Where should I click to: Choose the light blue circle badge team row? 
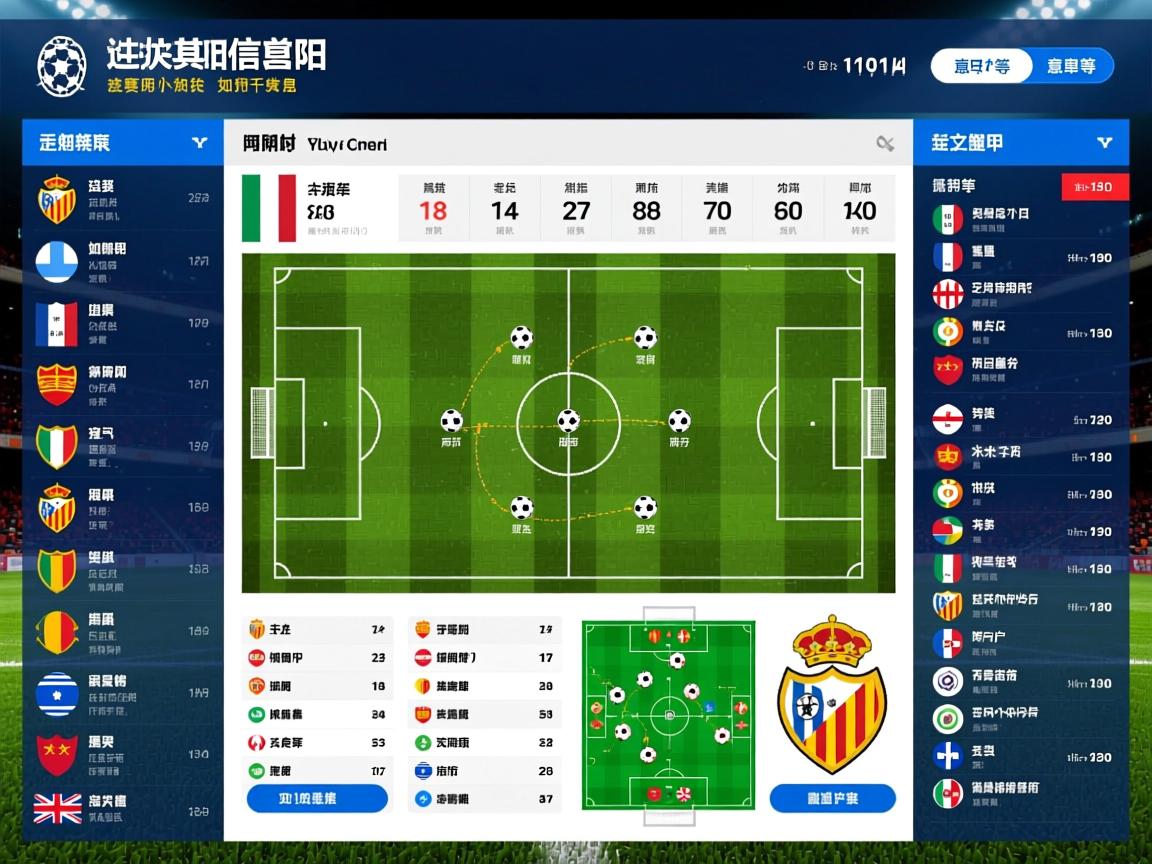tap(120, 262)
